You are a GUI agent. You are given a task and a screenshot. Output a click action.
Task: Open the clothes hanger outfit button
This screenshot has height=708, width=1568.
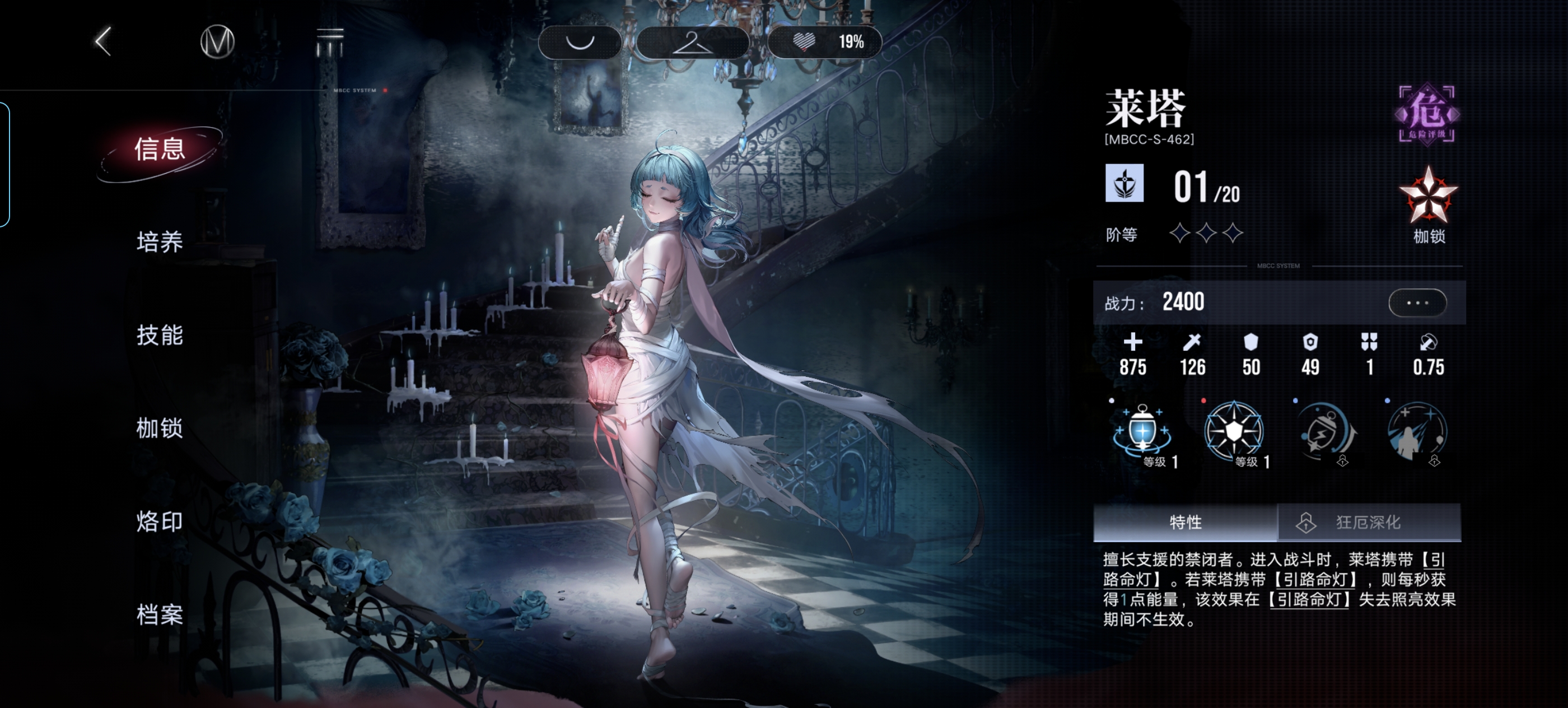click(x=692, y=42)
